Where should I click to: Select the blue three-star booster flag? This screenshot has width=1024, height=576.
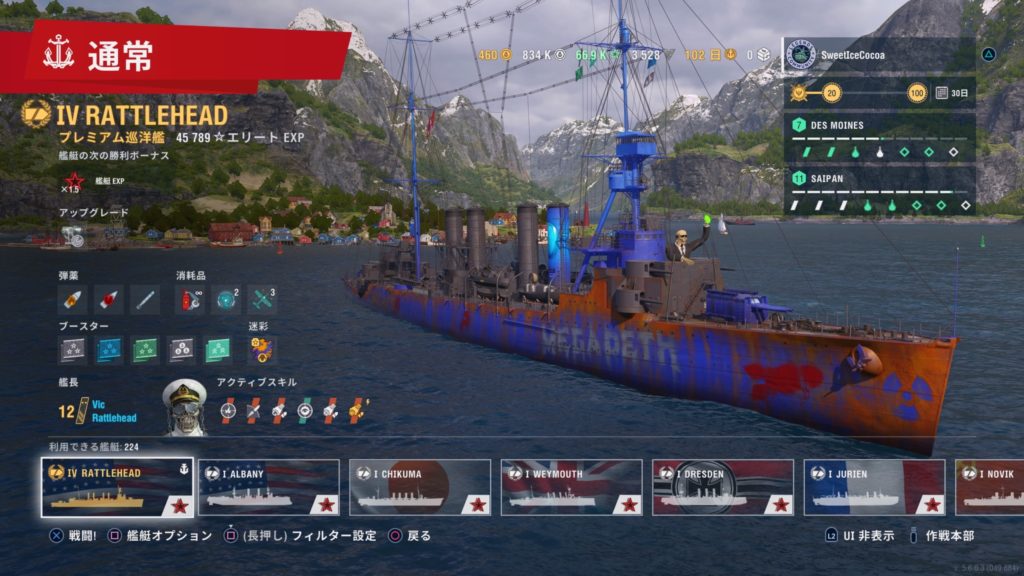pos(109,350)
